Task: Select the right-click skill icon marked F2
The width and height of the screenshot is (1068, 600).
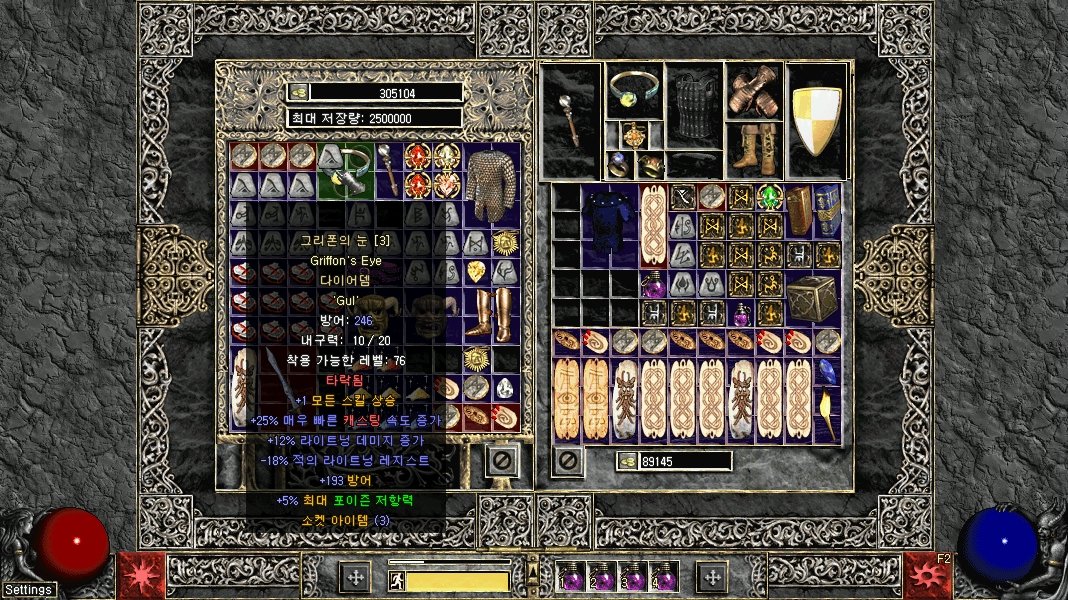Action: point(927,575)
